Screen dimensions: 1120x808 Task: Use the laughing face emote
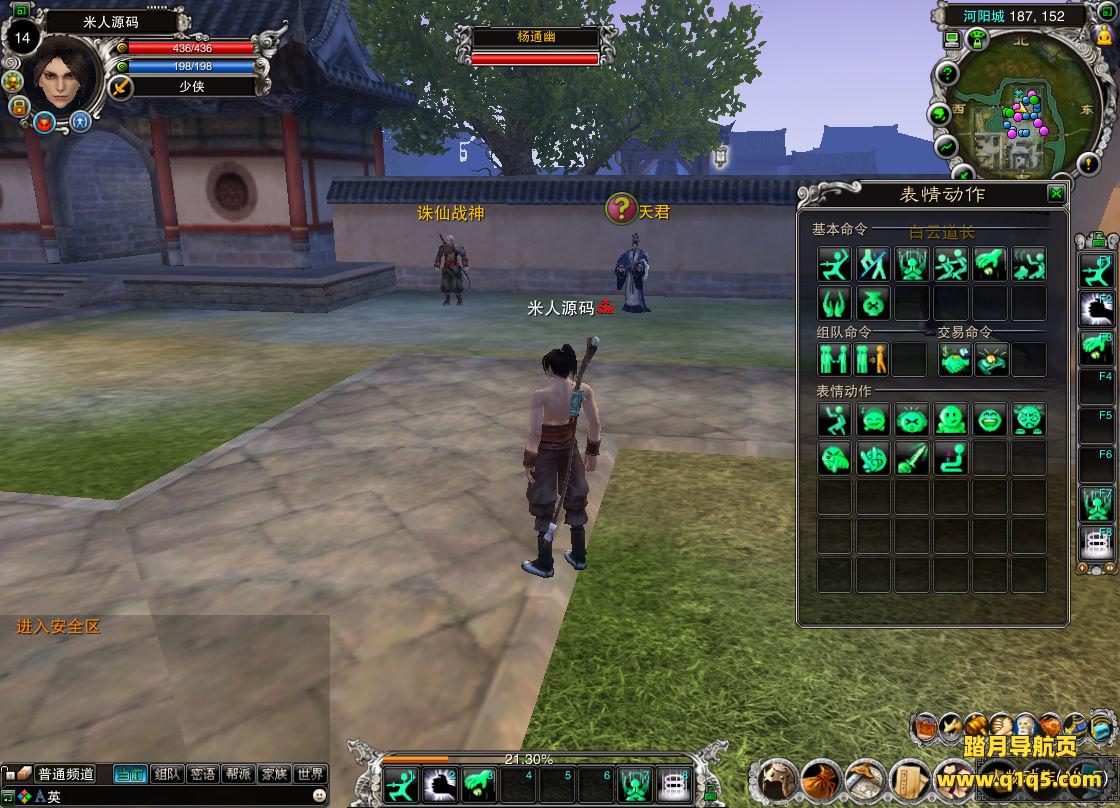990,420
